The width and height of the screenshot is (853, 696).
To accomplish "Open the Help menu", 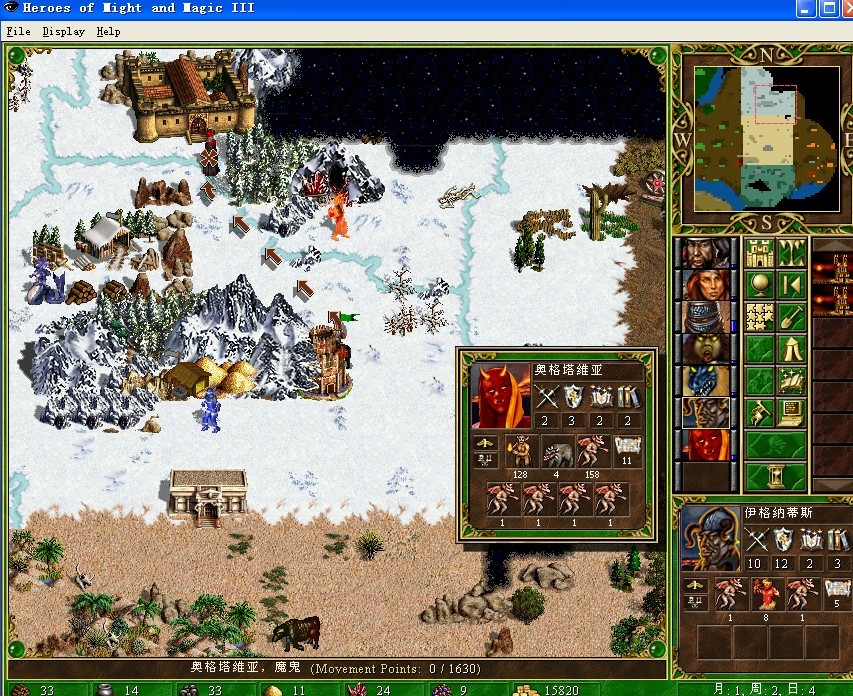I will (x=108, y=31).
